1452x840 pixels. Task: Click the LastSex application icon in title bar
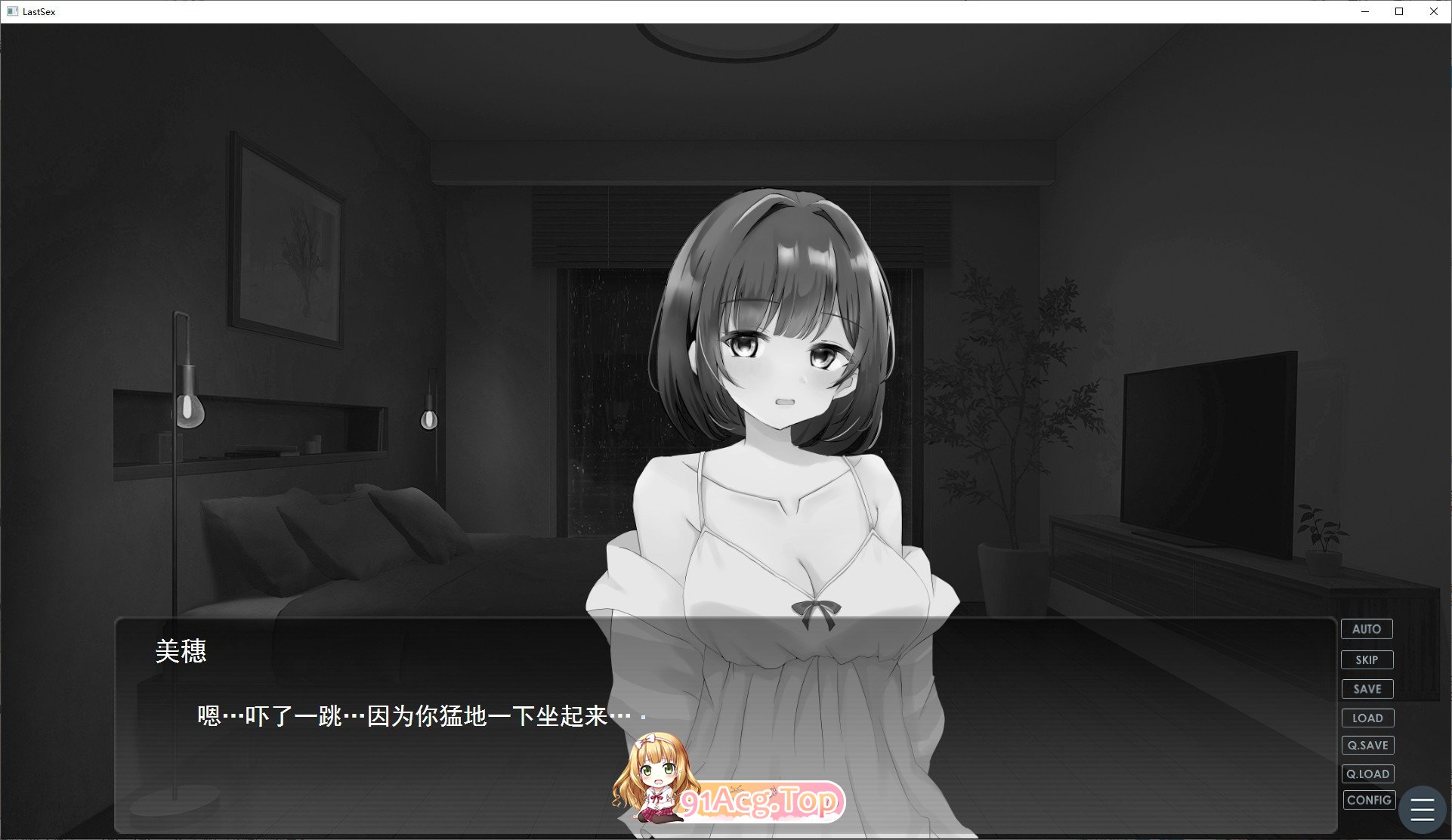12,11
